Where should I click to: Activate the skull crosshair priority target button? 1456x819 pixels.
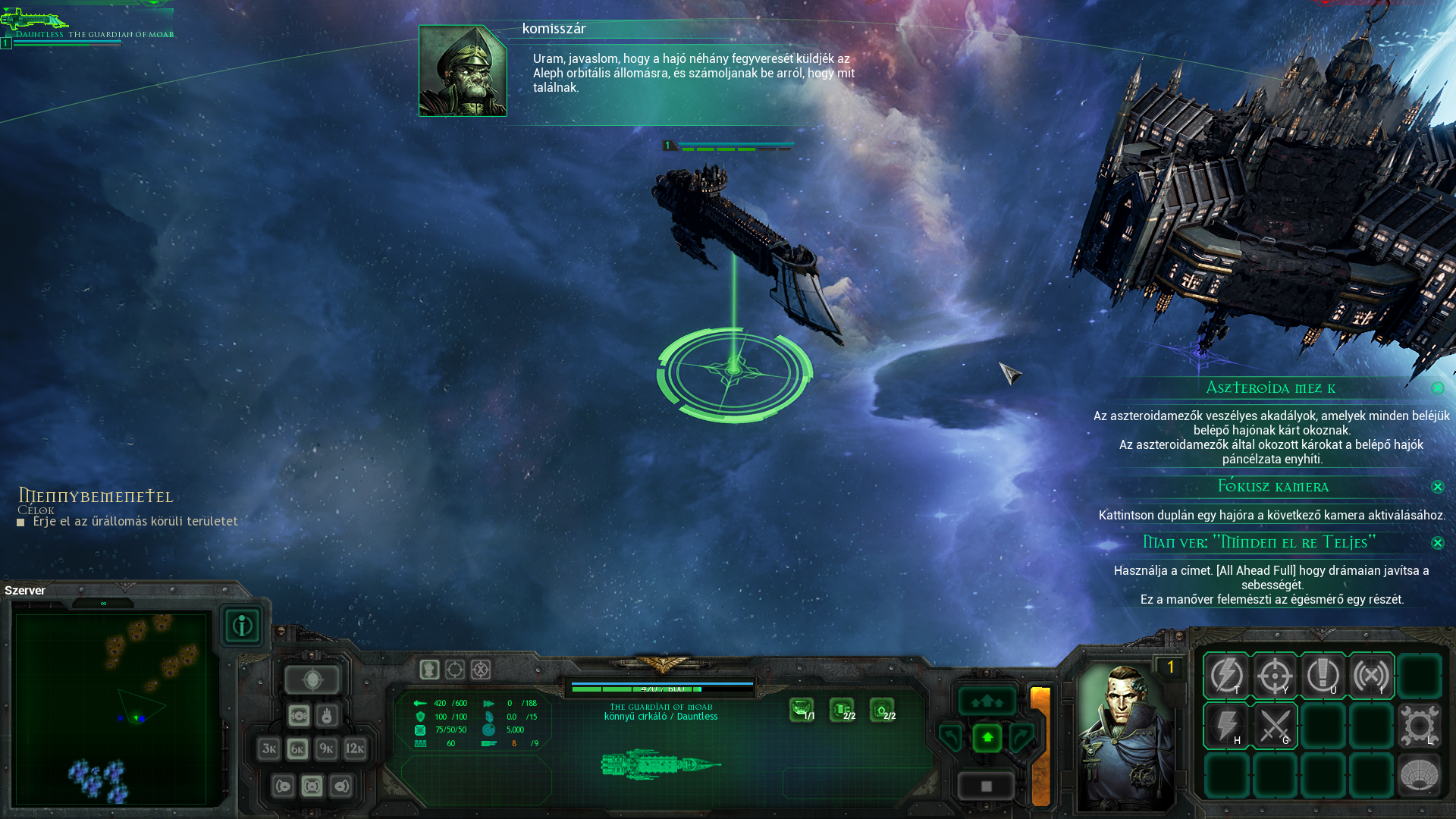click(x=312, y=680)
